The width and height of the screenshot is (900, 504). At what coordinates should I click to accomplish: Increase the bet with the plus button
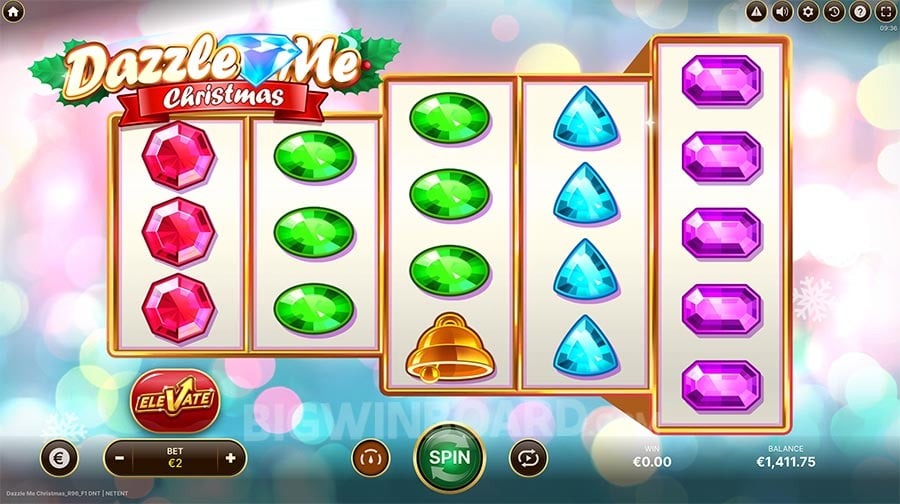[231, 458]
